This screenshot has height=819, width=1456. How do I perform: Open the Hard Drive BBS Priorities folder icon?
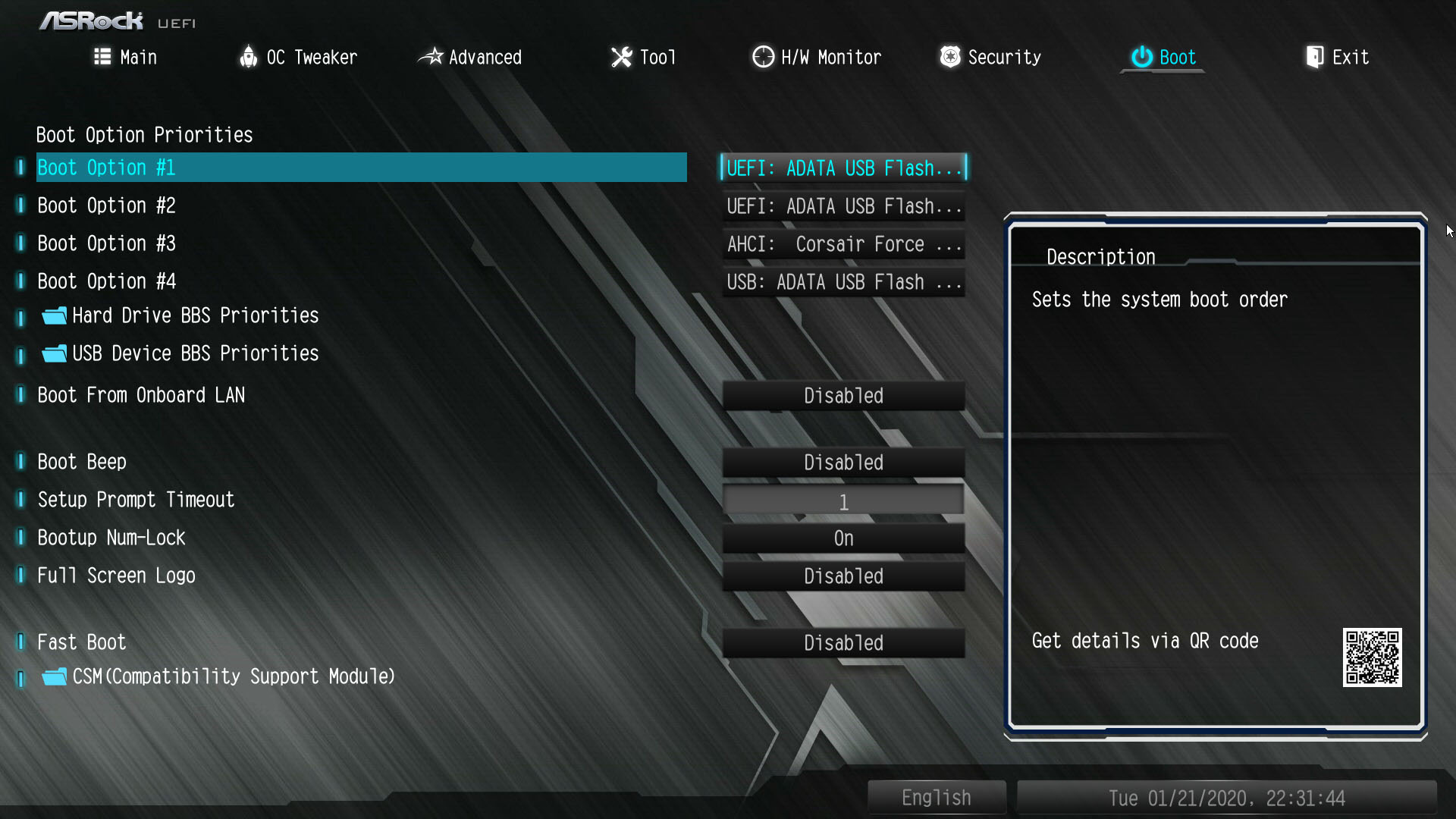53,315
